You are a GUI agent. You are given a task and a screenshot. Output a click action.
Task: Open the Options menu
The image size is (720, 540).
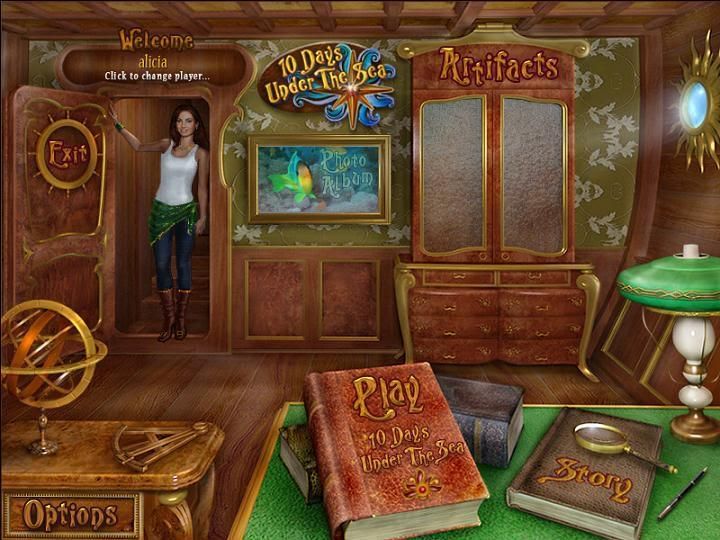[70, 515]
